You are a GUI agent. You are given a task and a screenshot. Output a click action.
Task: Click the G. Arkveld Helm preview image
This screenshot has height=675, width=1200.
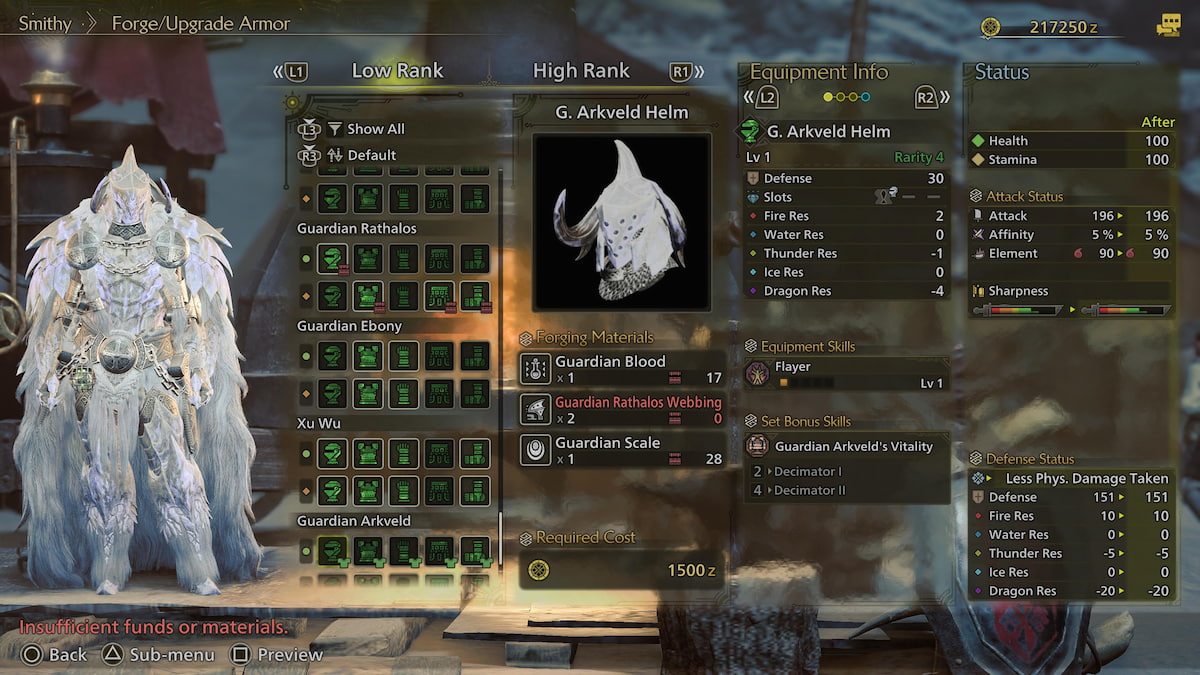coord(621,222)
